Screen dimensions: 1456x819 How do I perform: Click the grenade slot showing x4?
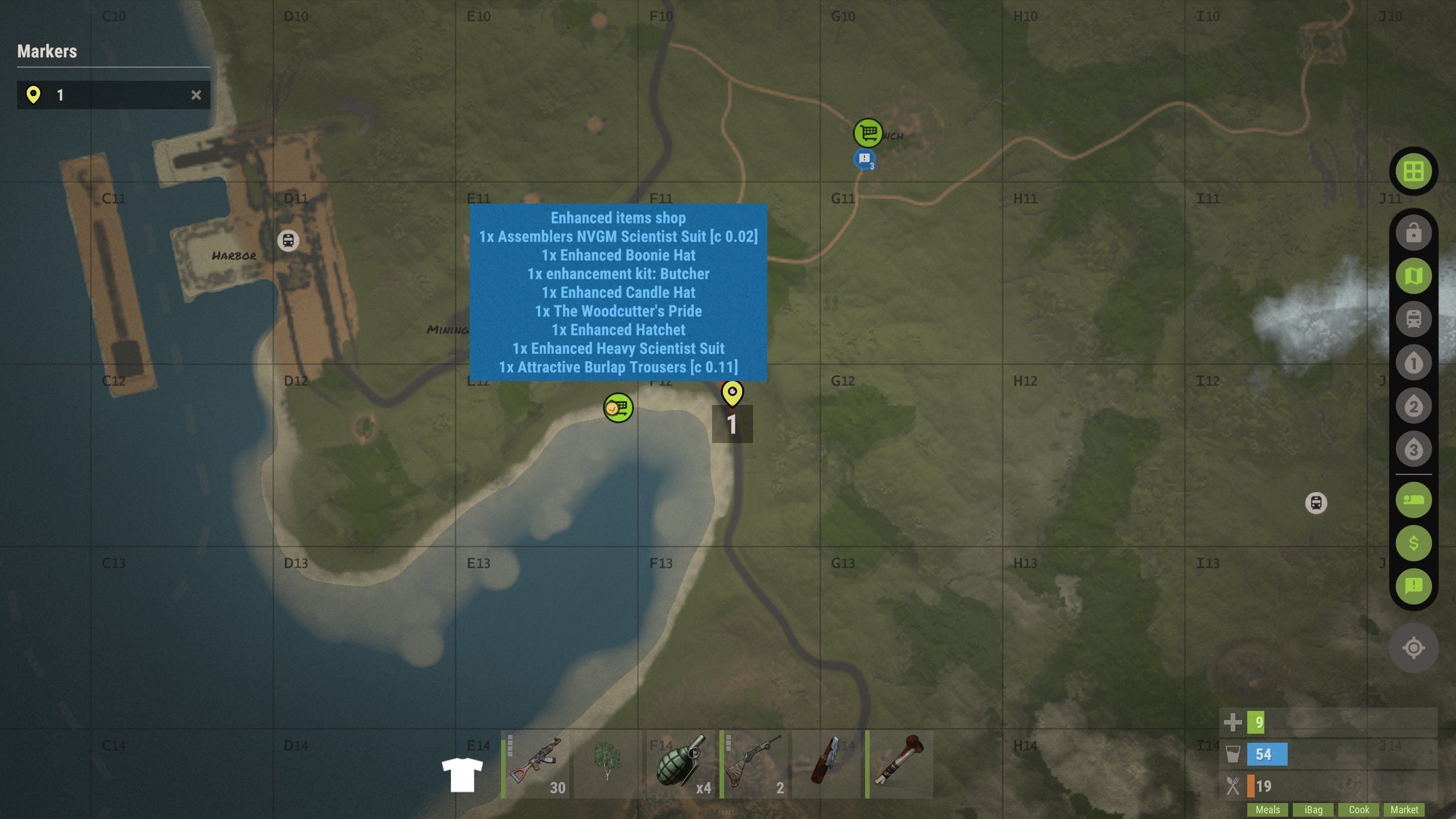[x=679, y=765]
